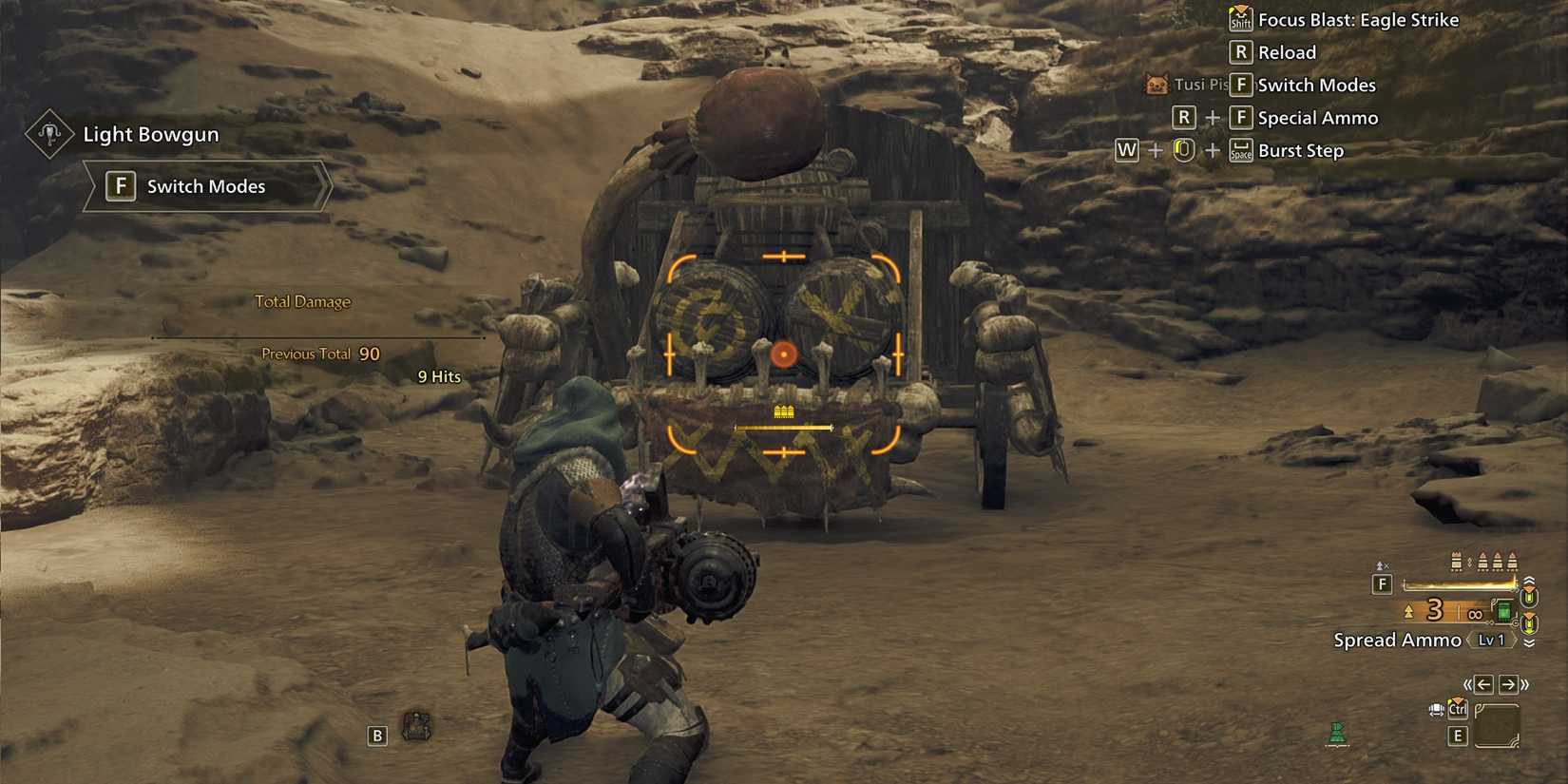Click the golden special ammo gauge bar
The width and height of the screenshot is (1568, 784).
click(x=1459, y=584)
